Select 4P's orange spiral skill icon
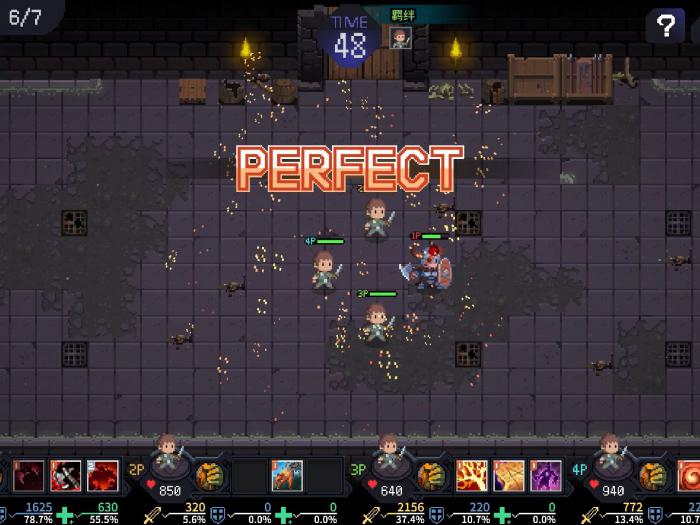Image resolution: width=700 pixels, height=525 pixels. click(690, 474)
